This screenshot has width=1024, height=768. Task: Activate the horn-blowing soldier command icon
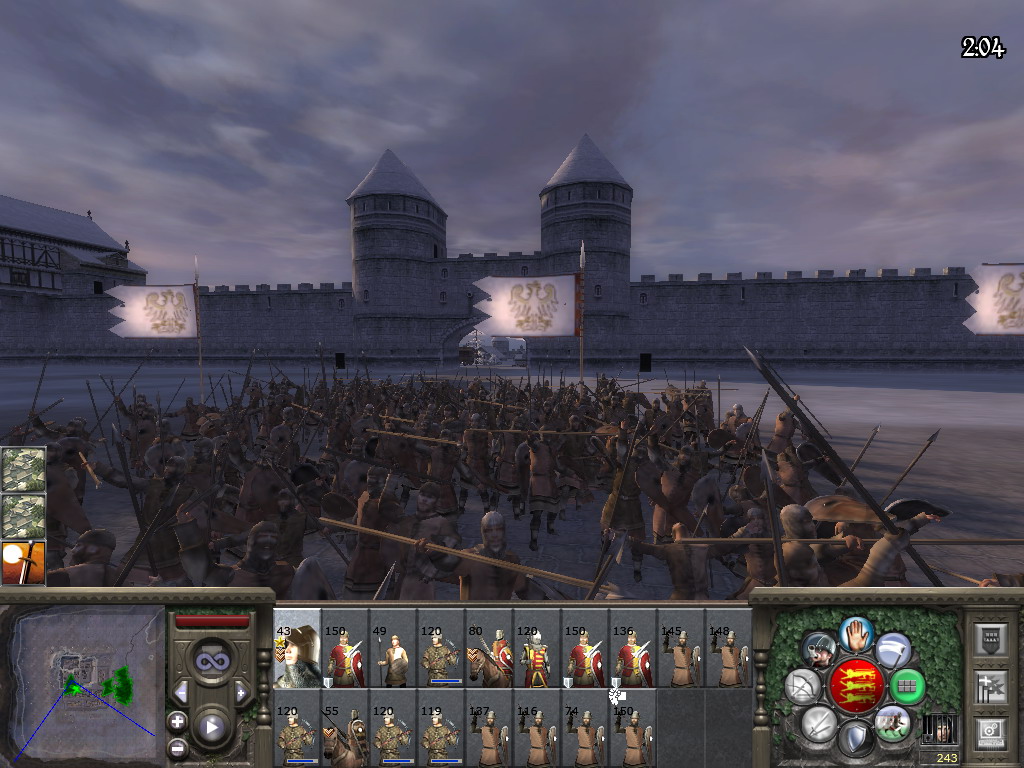pyautogui.click(x=819, y=650)
